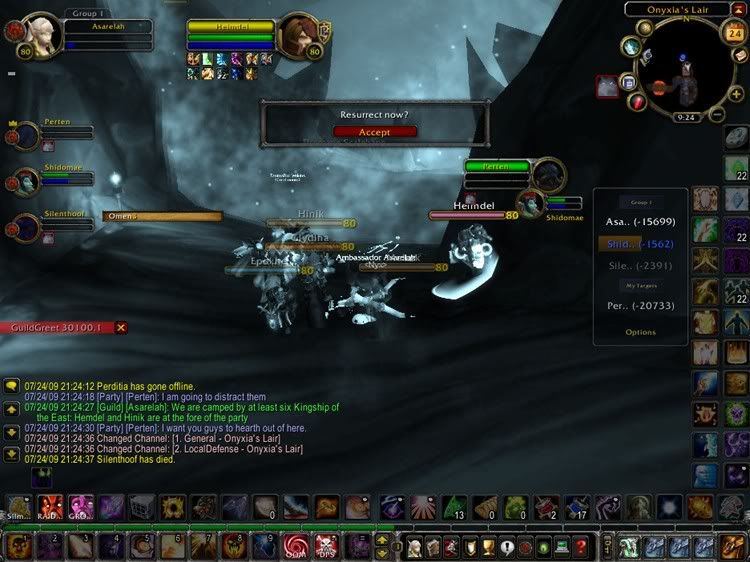750x562 pixels.
Task: Select Asarelah's player portrait
Action: coord(42,37)
